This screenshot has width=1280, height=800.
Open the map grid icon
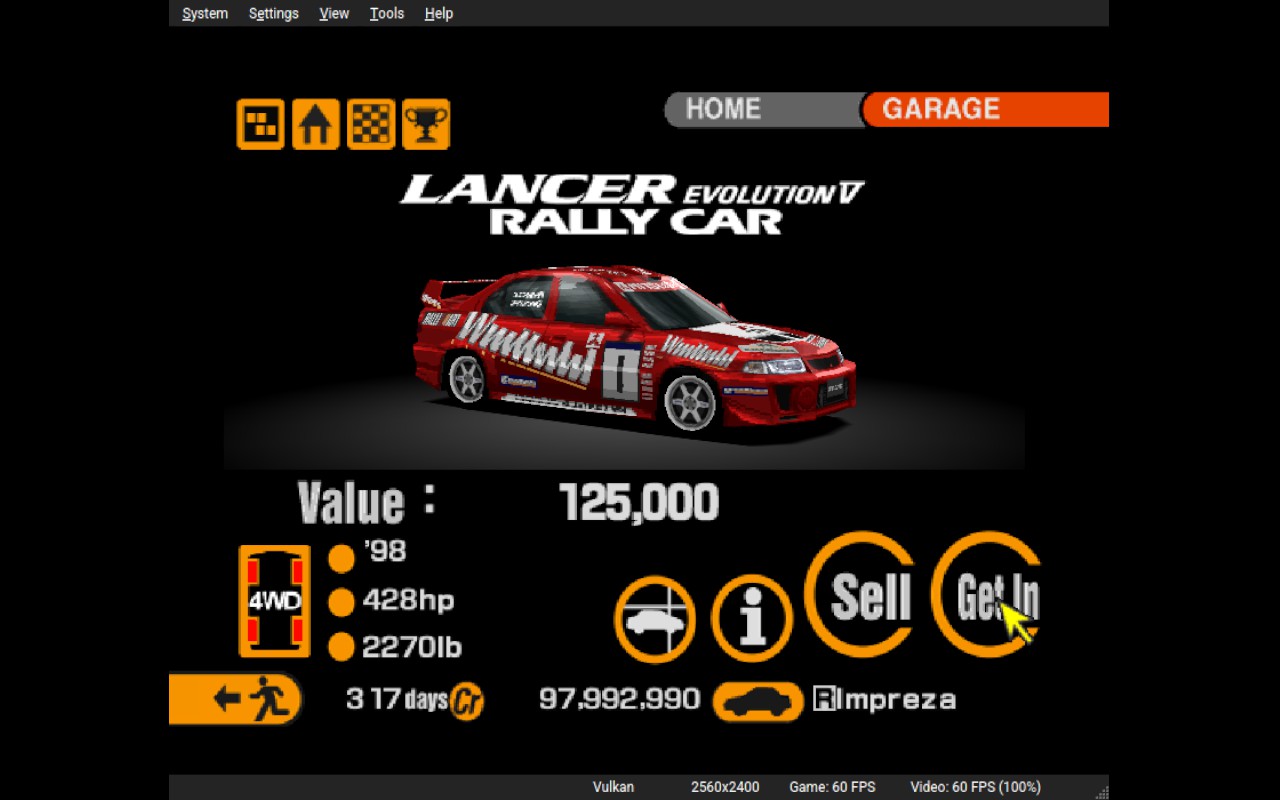[x=260, y=125]
